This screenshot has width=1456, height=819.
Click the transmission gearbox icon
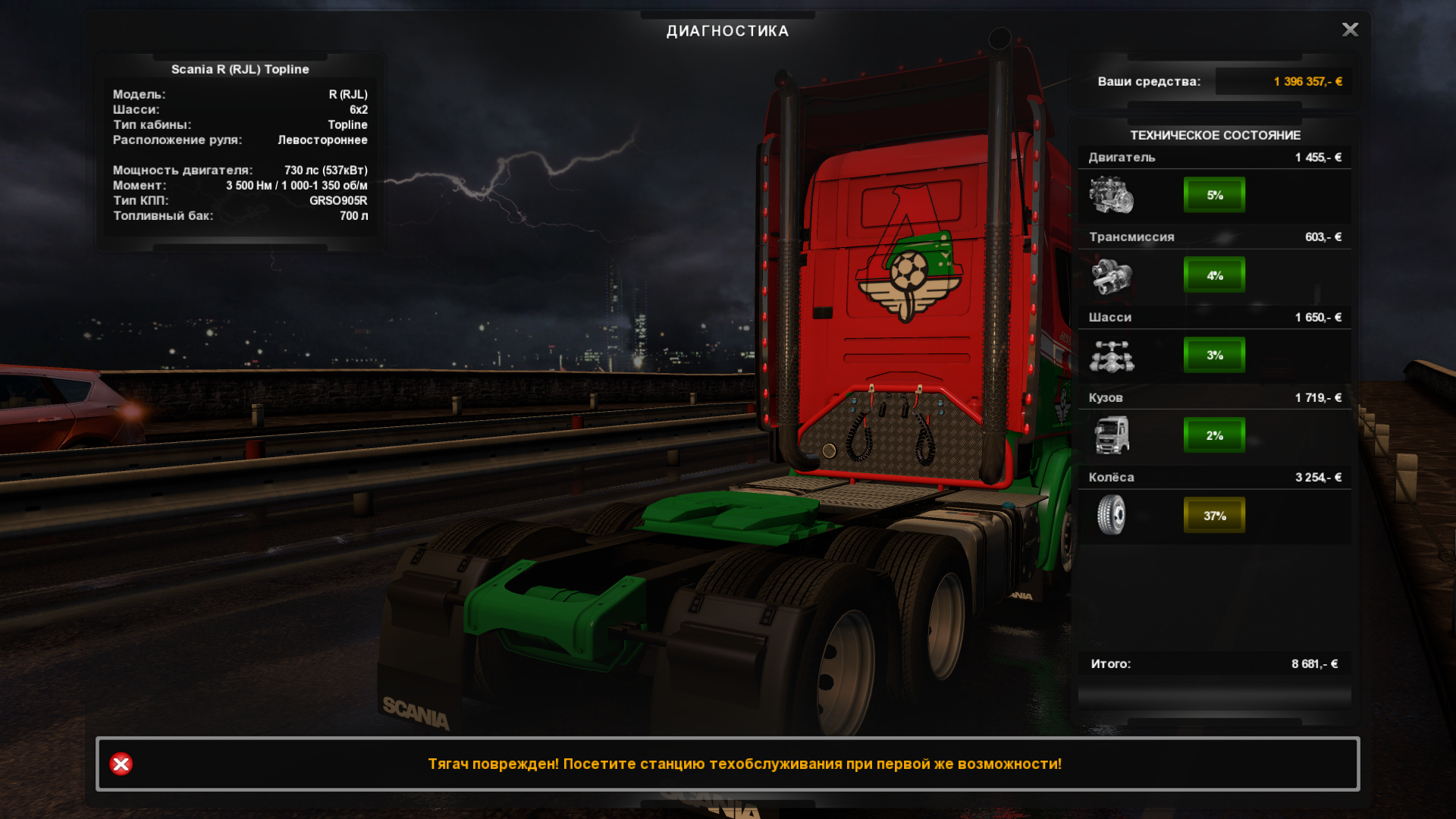(x=1111, y=275)
